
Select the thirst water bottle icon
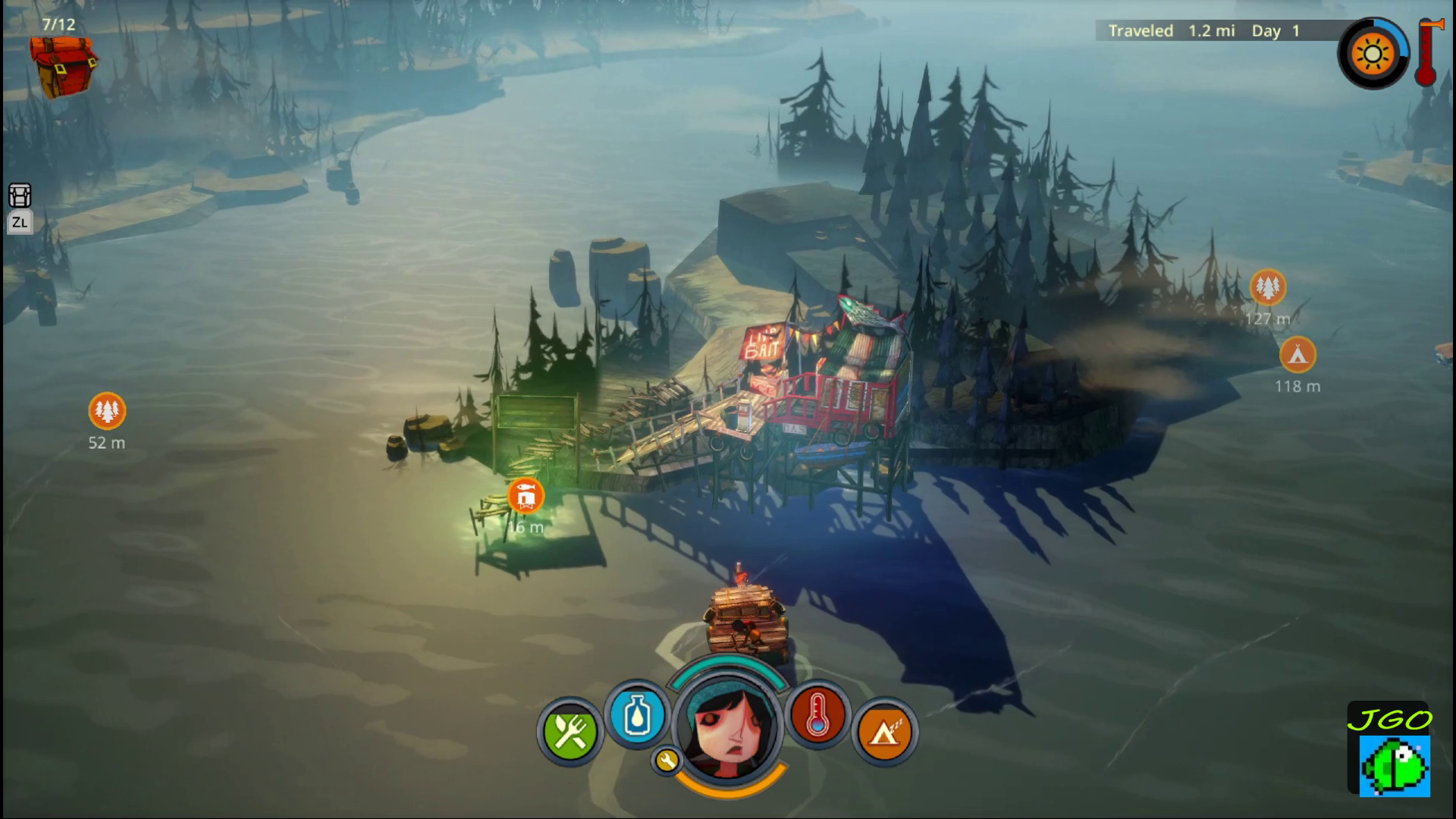tap(637, 715)
